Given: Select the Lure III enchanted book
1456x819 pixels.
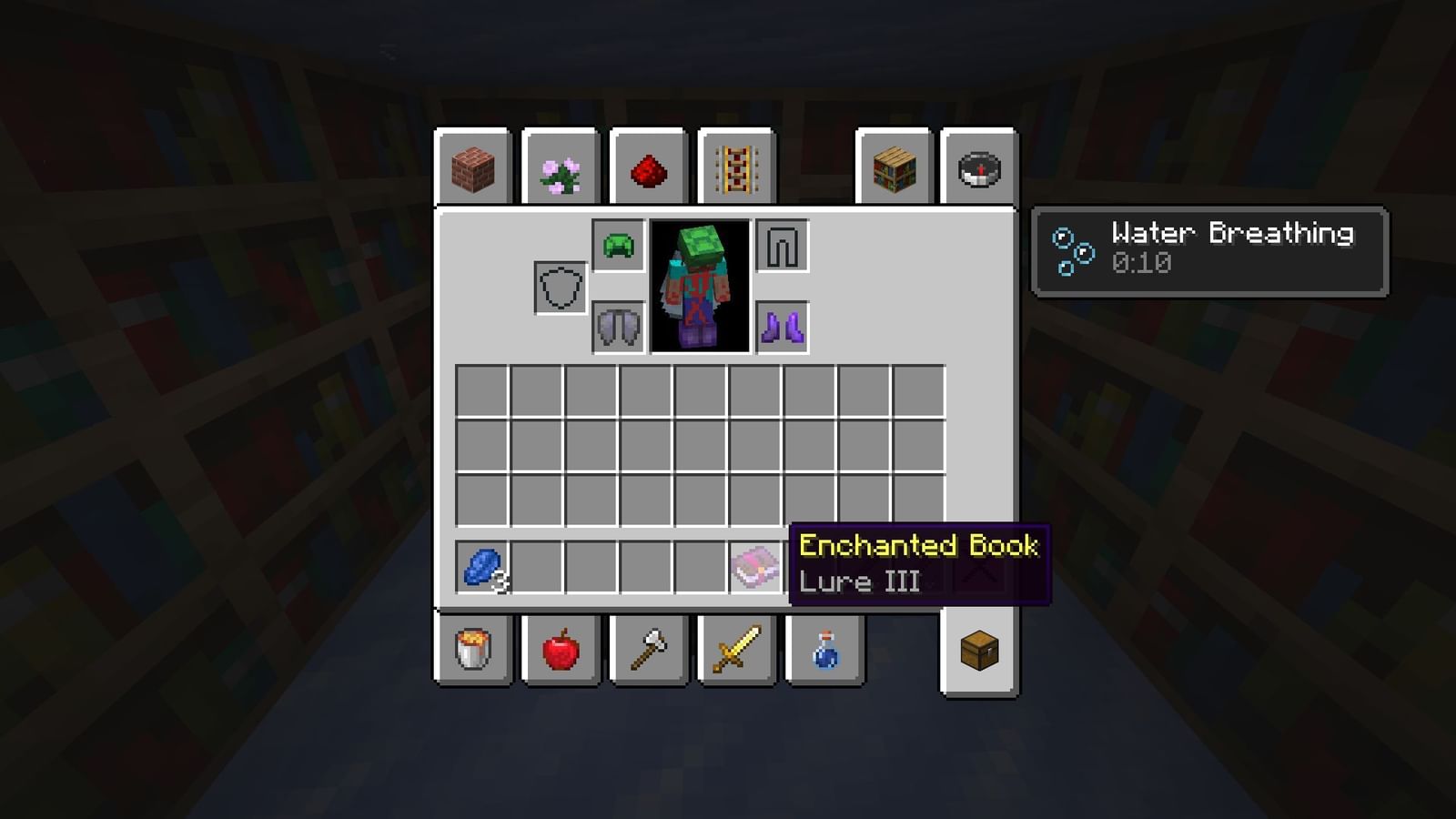Looking at the screenshot, I should pos(753,566).
